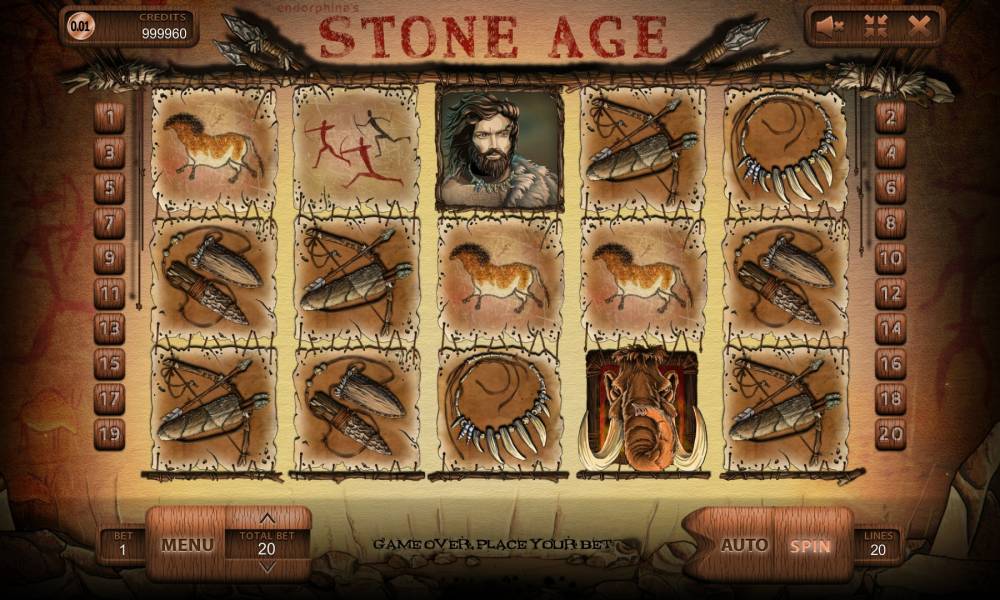Toggle fullscreen with the arrows icon
The image size is (1000, 600).
coord(875,27)
